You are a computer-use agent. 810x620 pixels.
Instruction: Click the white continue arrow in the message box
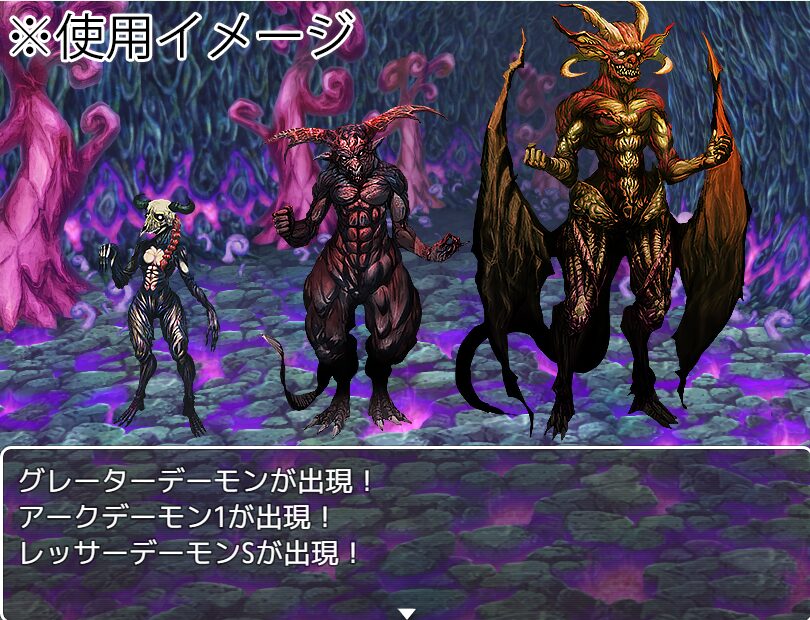click(406, 611)
